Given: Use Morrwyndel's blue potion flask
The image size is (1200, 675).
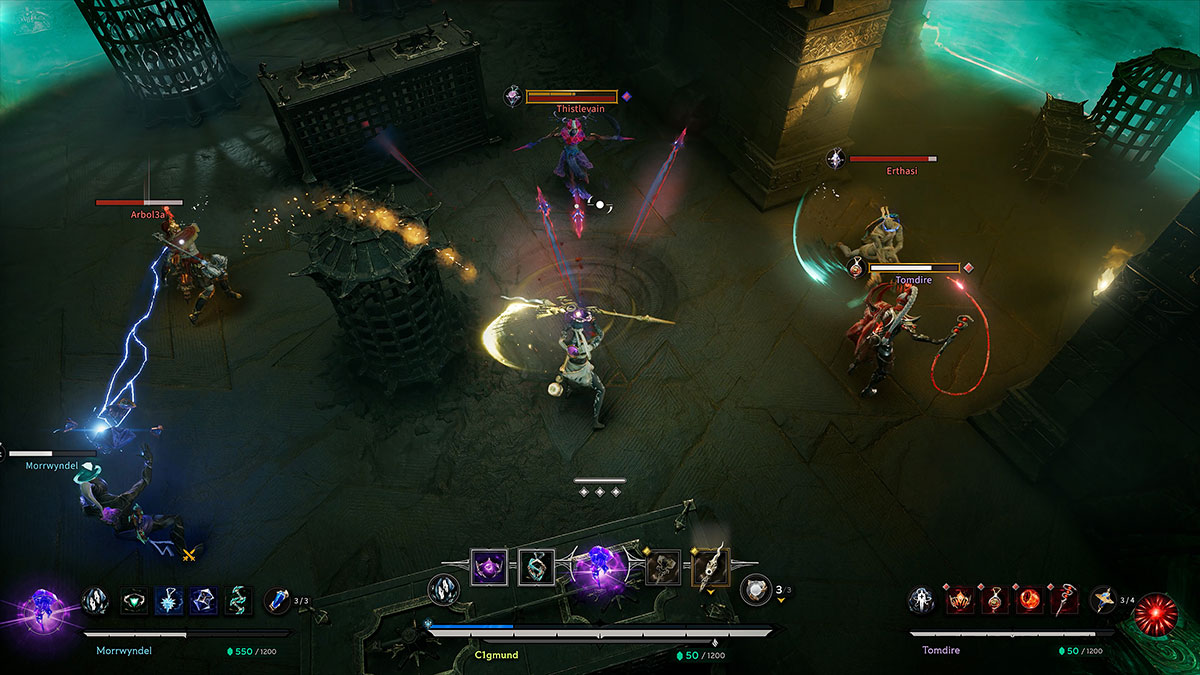Looking at the screenshot, I should [x=277, y=601].
